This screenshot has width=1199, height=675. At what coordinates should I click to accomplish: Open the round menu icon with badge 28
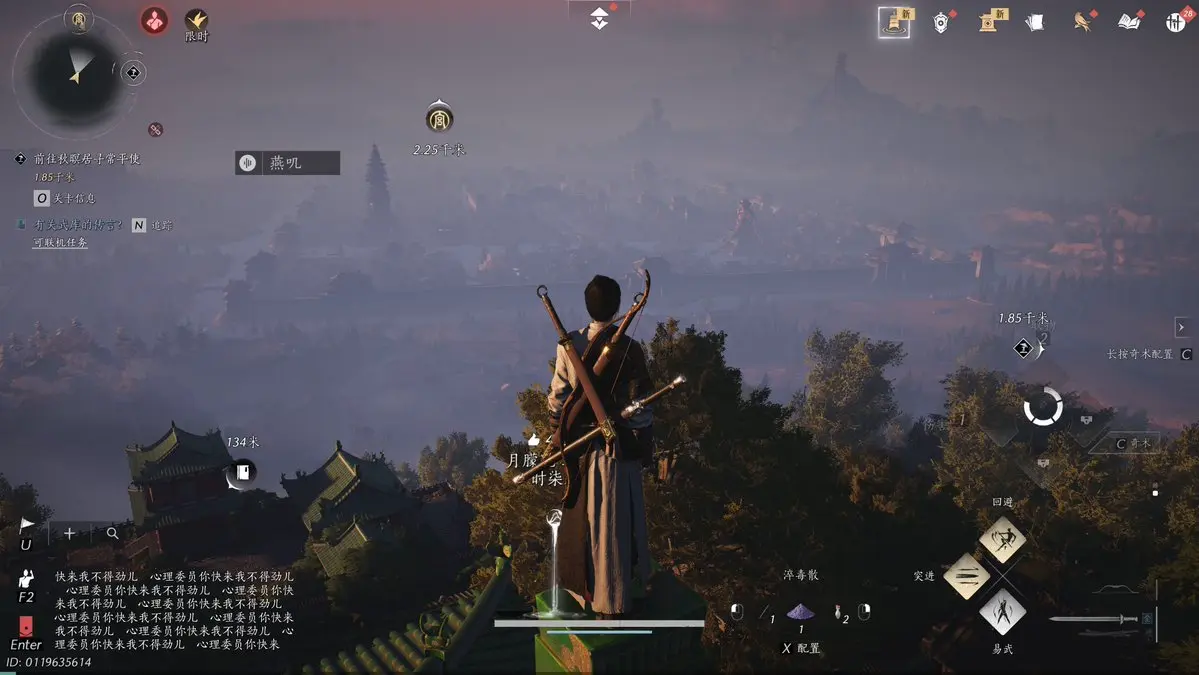[1176, 22]
